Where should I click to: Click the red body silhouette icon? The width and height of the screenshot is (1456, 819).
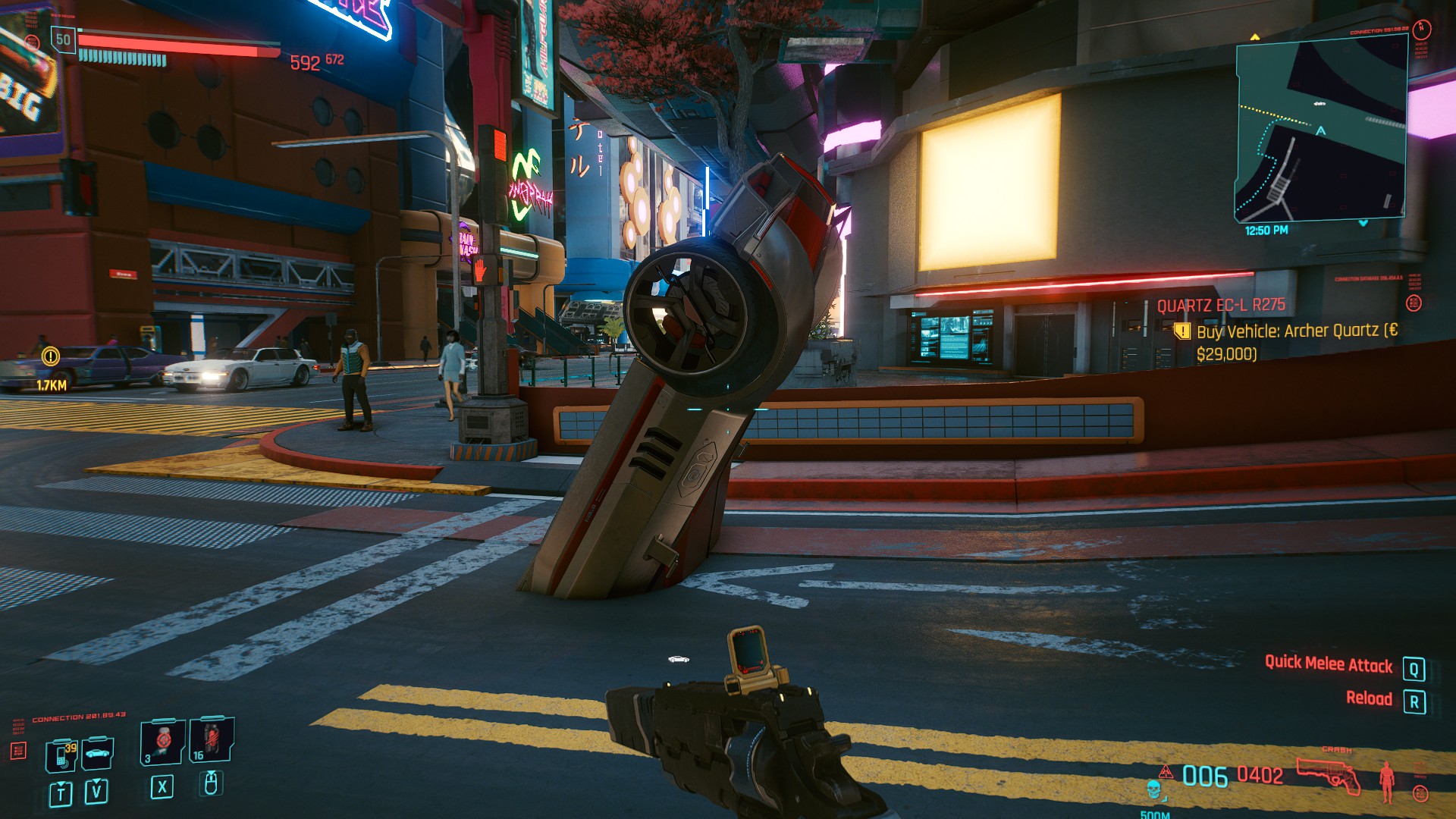click(x=1387, y=781)
